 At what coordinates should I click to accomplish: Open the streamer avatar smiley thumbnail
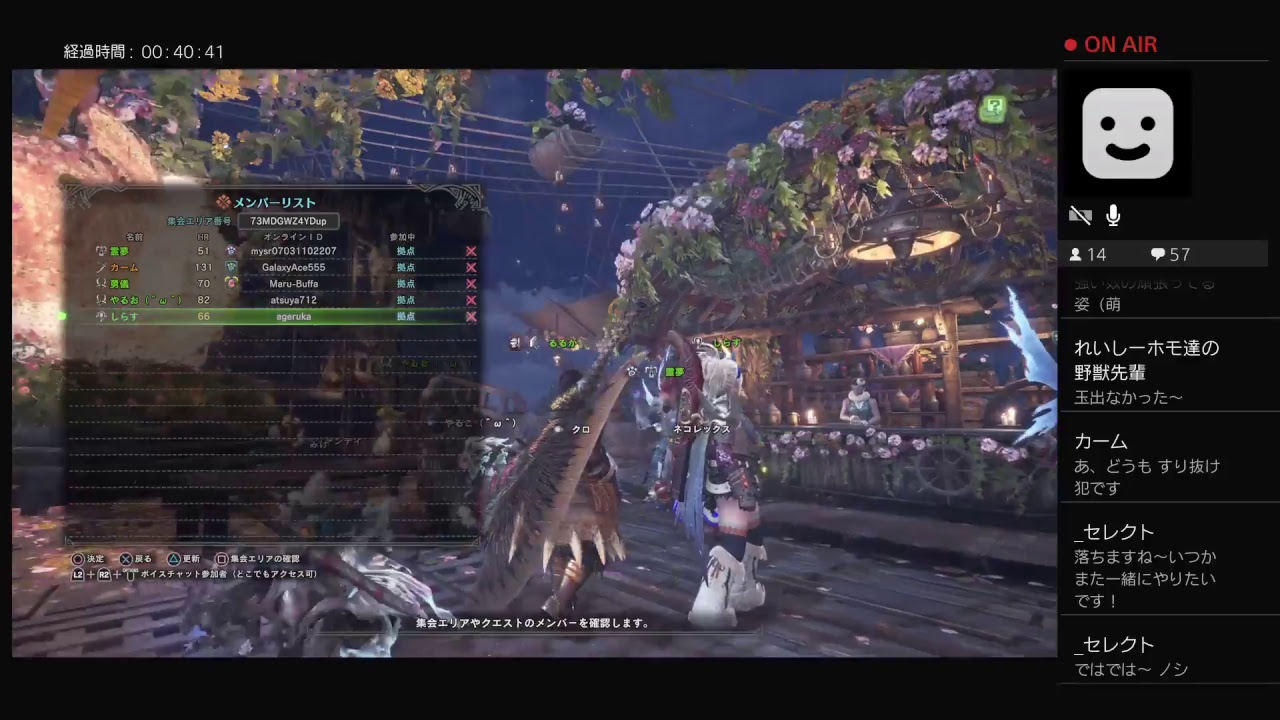coord(1127,133)
